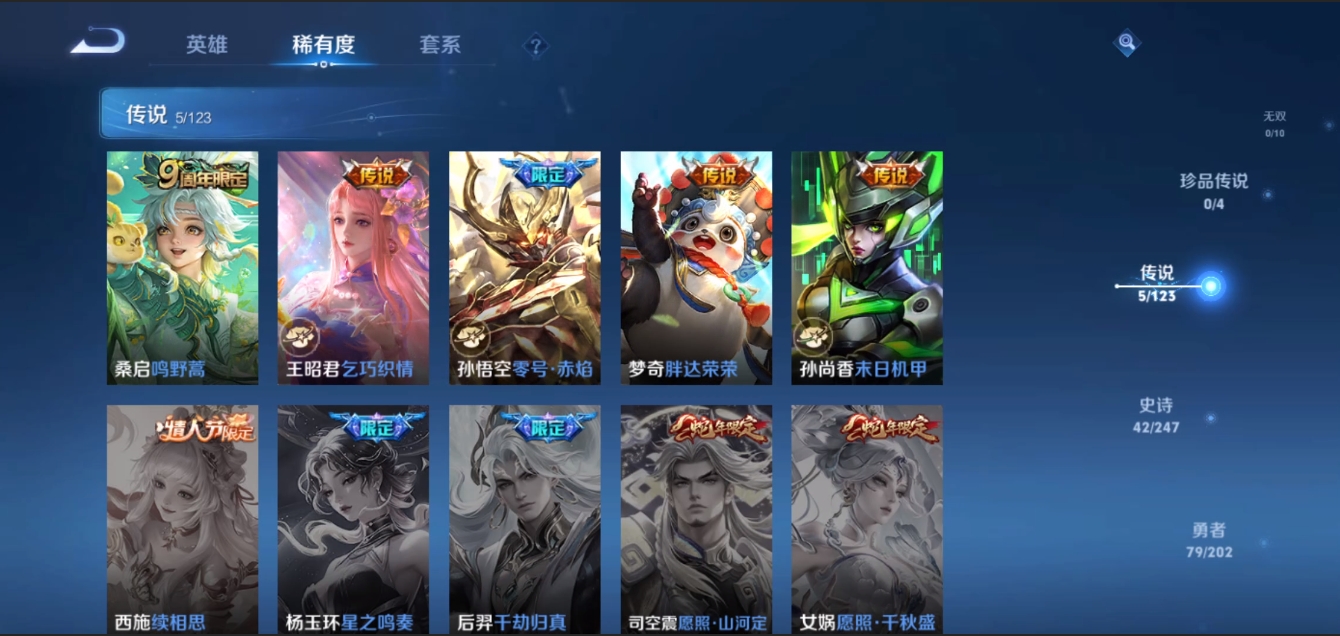The width and height of the screenshot is (1340, 636).
Task: Jump to the 无双 rarity section
Action: [x=1274, y=123]
